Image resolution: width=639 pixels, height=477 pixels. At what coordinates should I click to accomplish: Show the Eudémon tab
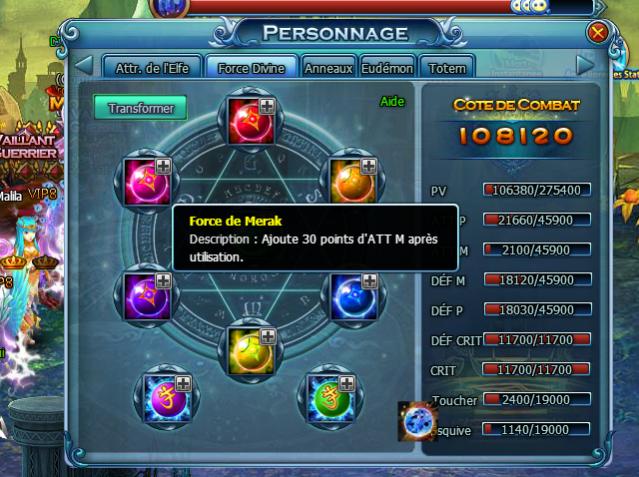(x=386, y=68)
